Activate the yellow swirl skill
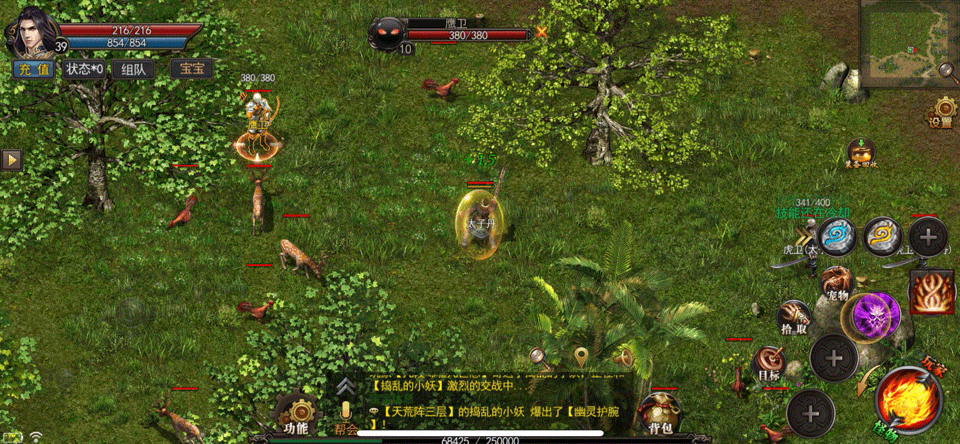 882,236
